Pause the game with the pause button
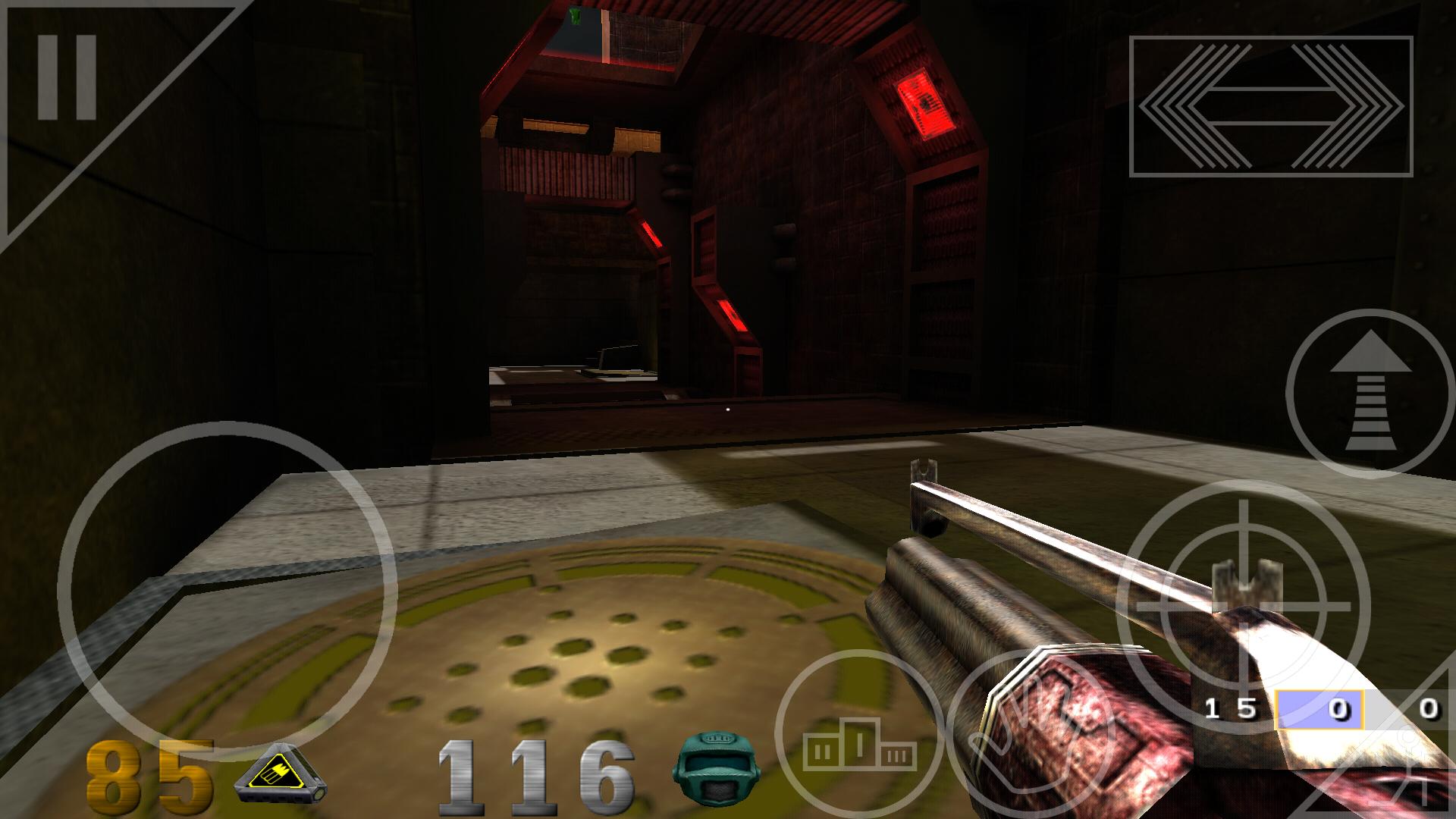The height and width of the screenshot is (819, 1456). point(67,77)
